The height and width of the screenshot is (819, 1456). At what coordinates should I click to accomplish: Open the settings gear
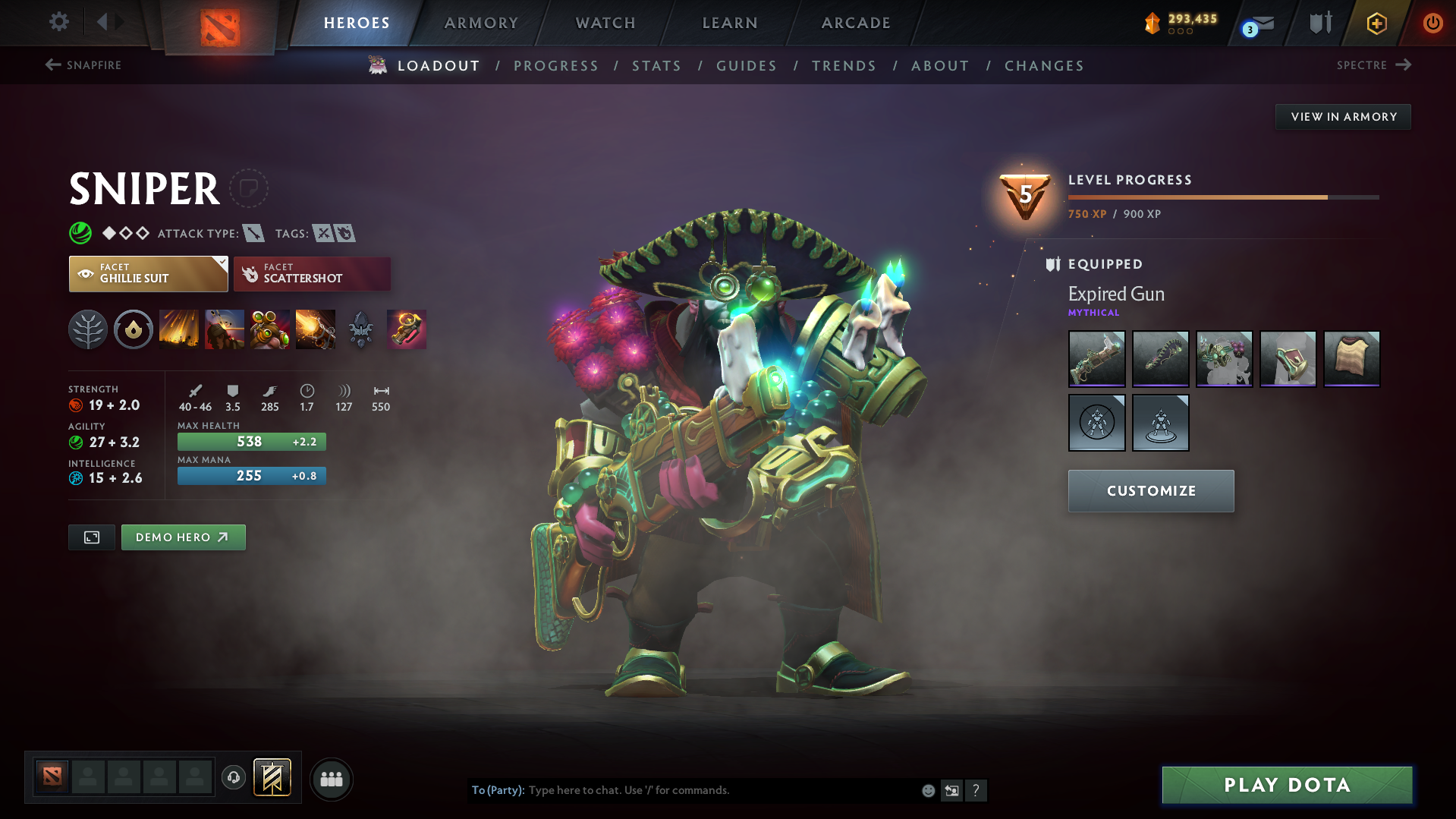click(58, 23)
